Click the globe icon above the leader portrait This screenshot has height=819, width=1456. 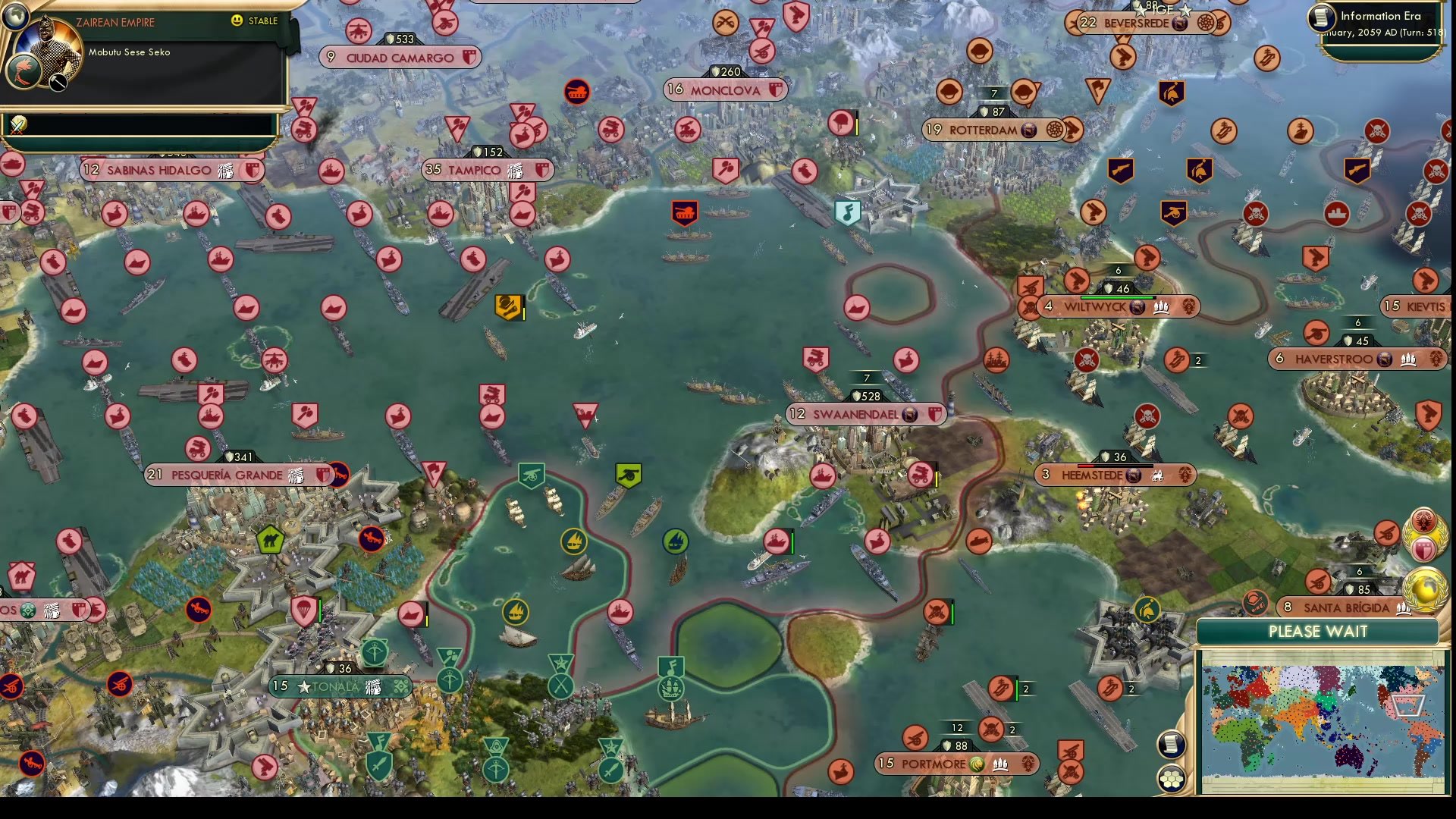click(14, 19)
